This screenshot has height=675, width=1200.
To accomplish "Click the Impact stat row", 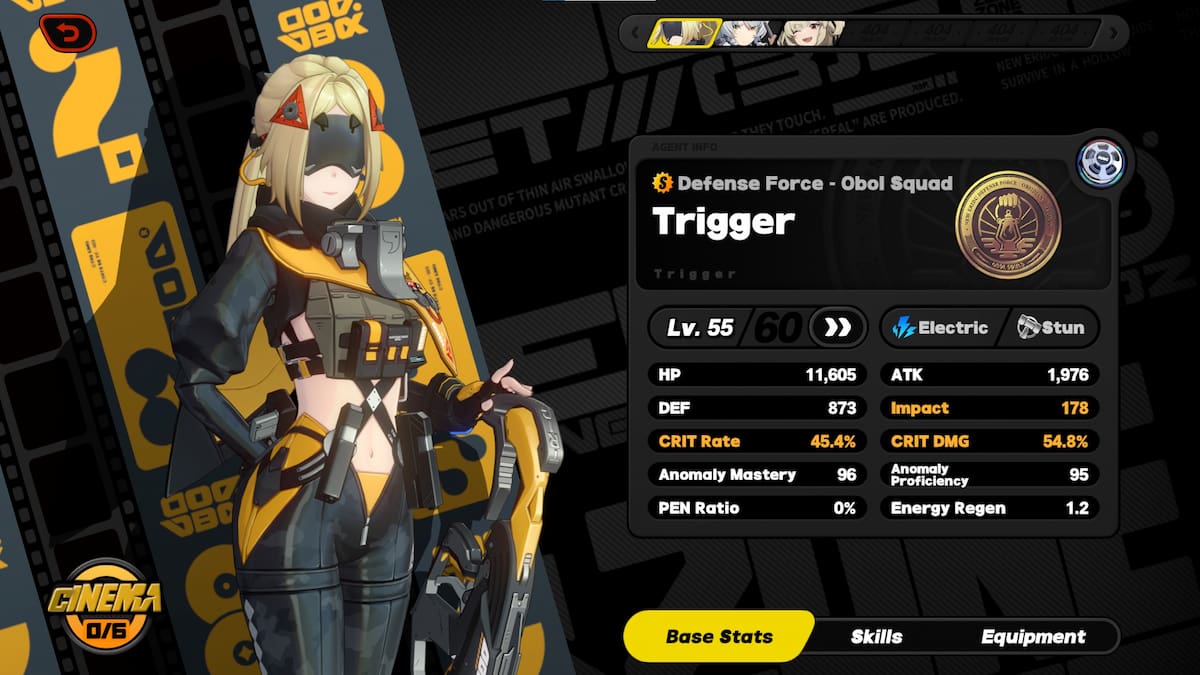I will (990, 408).
